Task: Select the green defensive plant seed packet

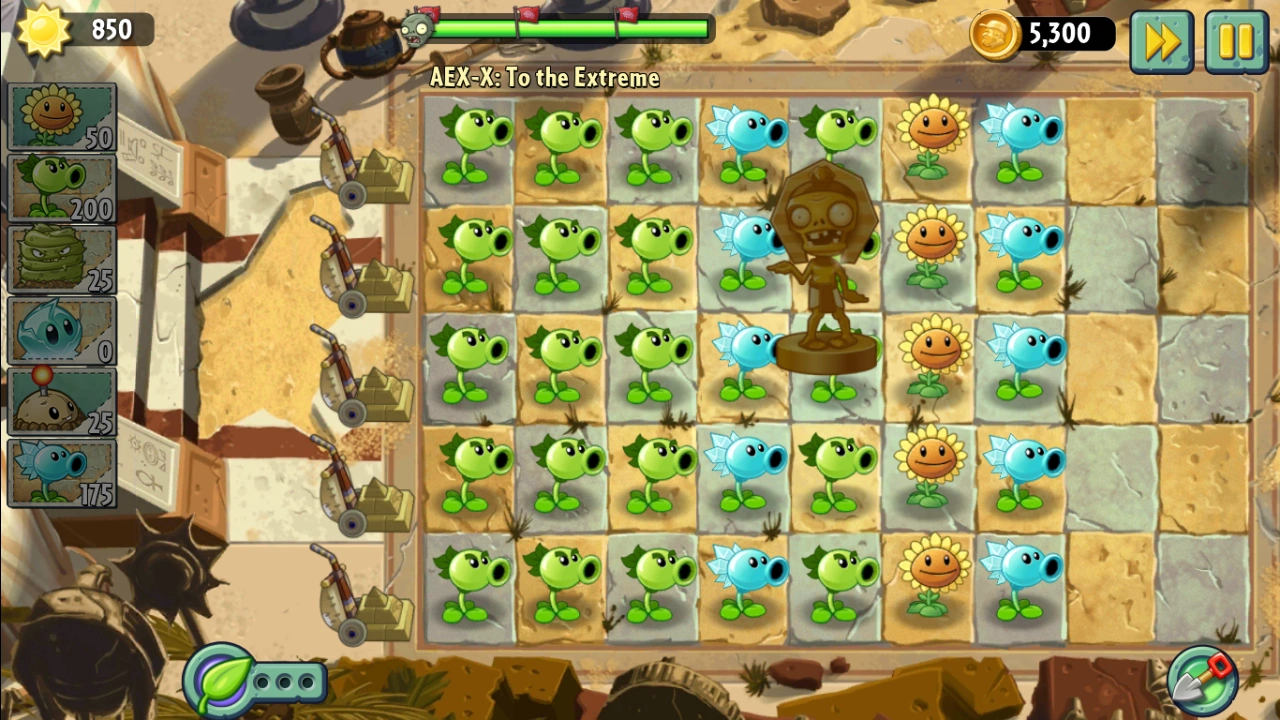Action: pyautogui.click(x=61, y=257)
